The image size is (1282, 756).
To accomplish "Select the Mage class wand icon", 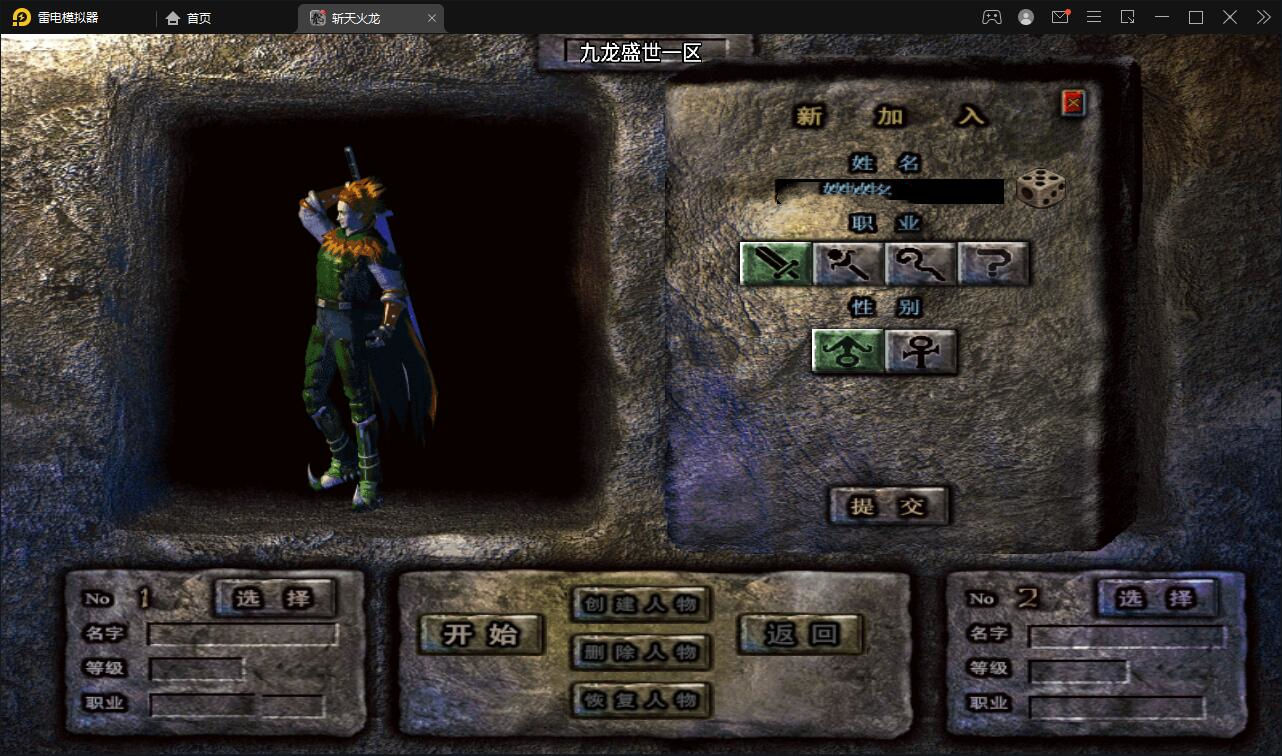I will (x=848, y=263).
